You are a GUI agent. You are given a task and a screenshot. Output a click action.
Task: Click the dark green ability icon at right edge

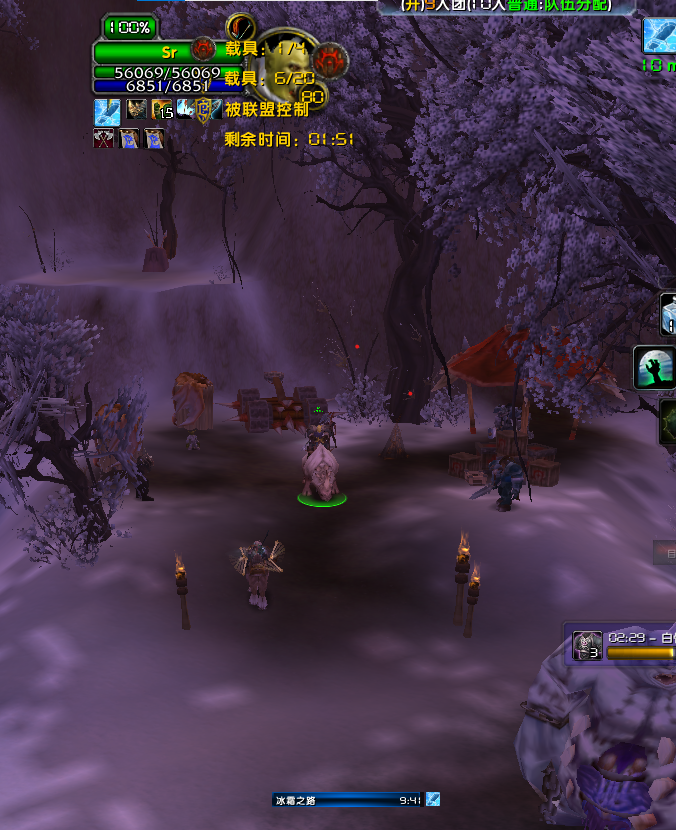click(x=667, y=422)
